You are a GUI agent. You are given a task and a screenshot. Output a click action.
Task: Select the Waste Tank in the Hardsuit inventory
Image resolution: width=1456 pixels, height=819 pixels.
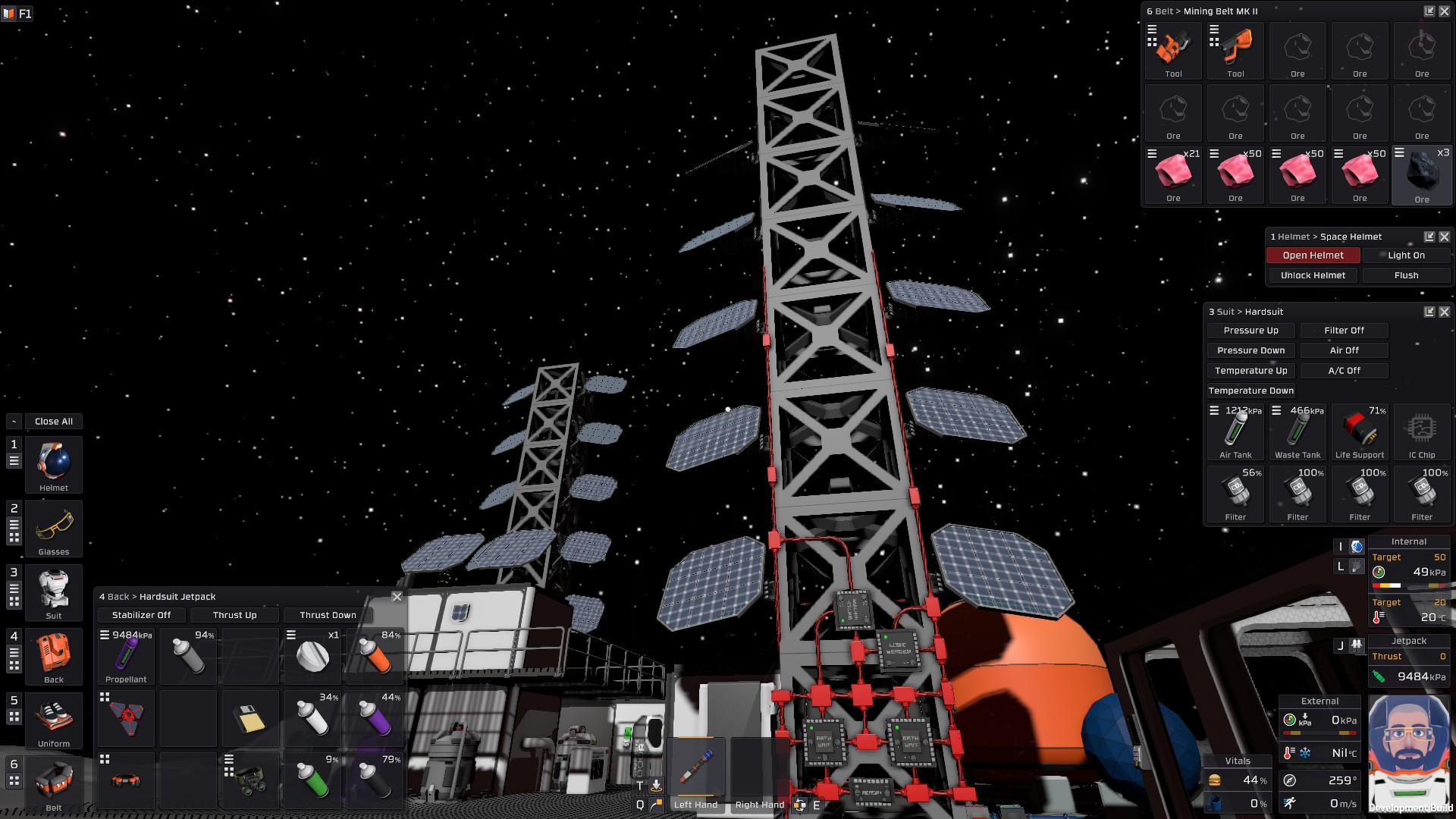[x=1298, y=432]
